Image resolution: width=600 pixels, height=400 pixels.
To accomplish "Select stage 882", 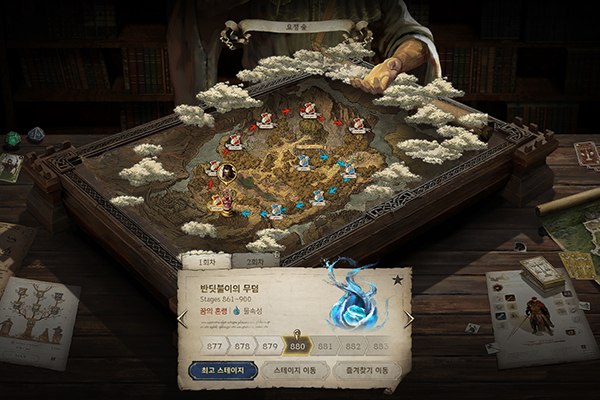I will 352,346.
